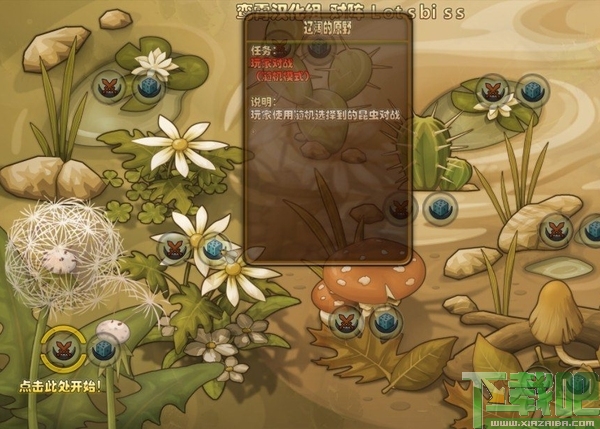Click the blue dice icon just below the spiky cactus
This screenshot has width=600, height=429.
438,208
